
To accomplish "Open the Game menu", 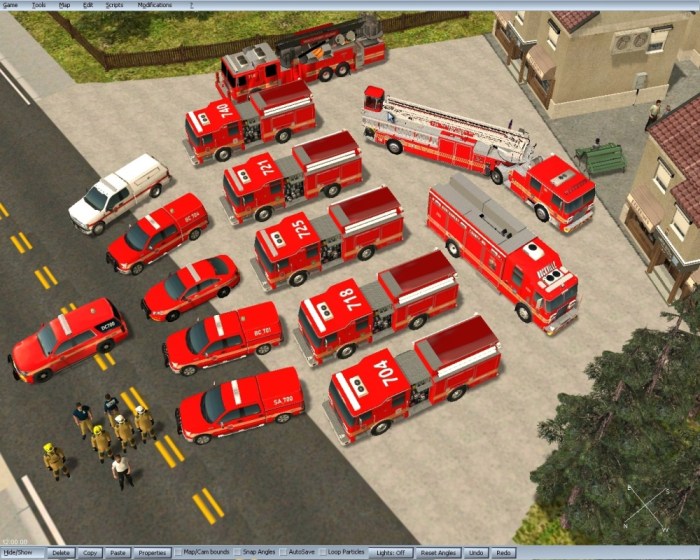I will (9, 5).
